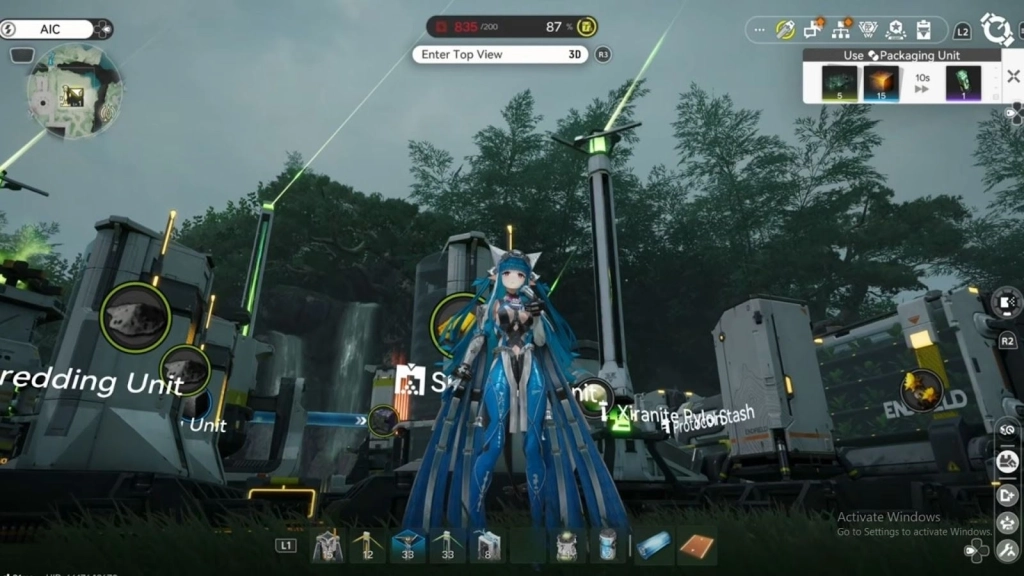The width and height of the screenshot is (1024, 576).
Task: Click the wrench tool button
Action: point(784,29)
